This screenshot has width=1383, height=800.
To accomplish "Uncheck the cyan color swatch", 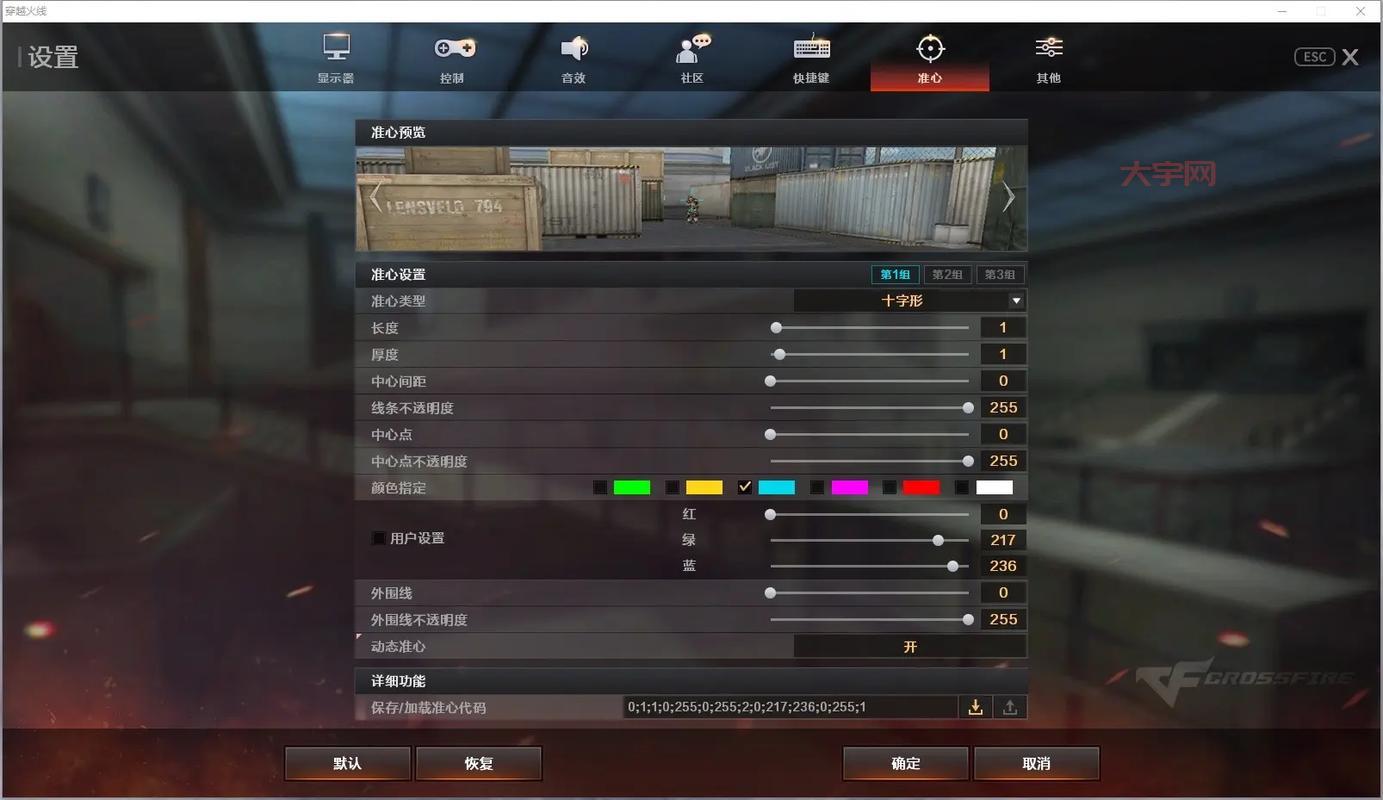I will click(x=745, y=487).
